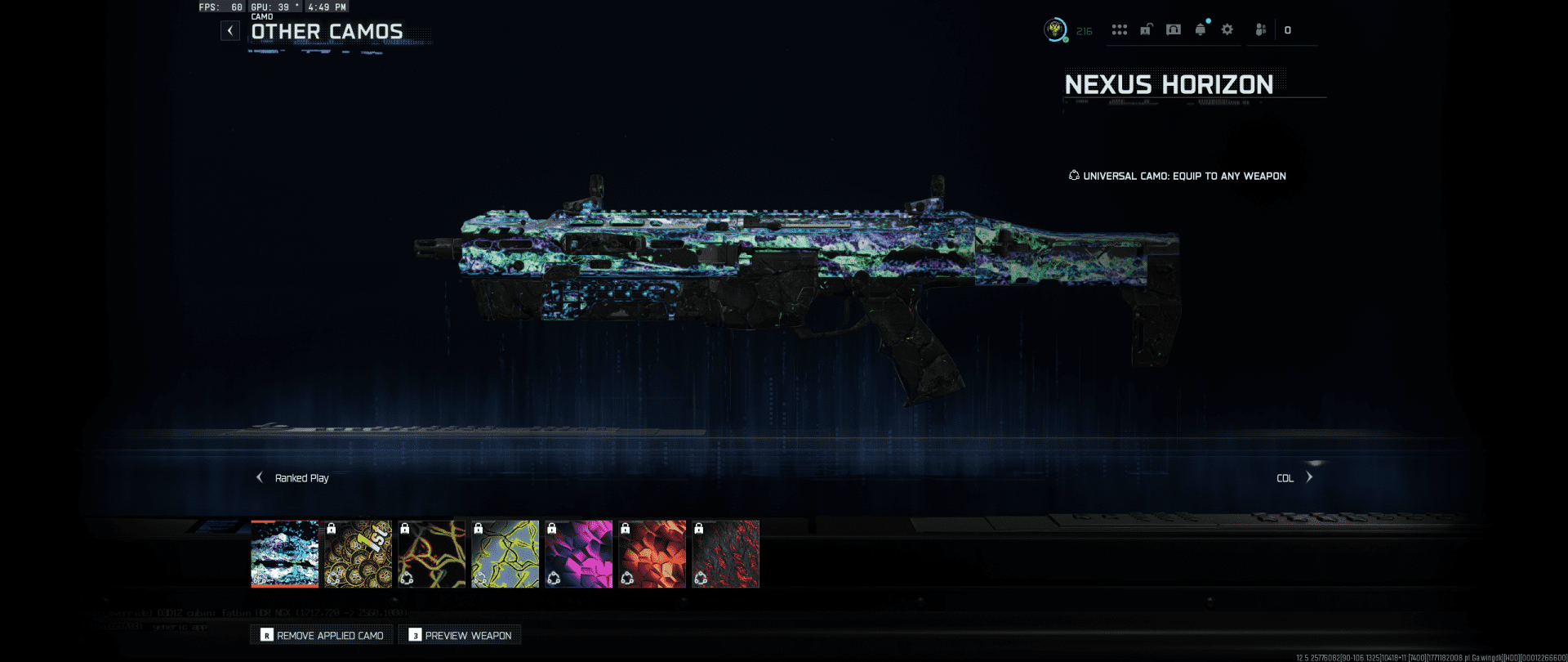1568x662 pixels.
Task: Select the locked 1st place coins camo
Action: coord(359,553)
